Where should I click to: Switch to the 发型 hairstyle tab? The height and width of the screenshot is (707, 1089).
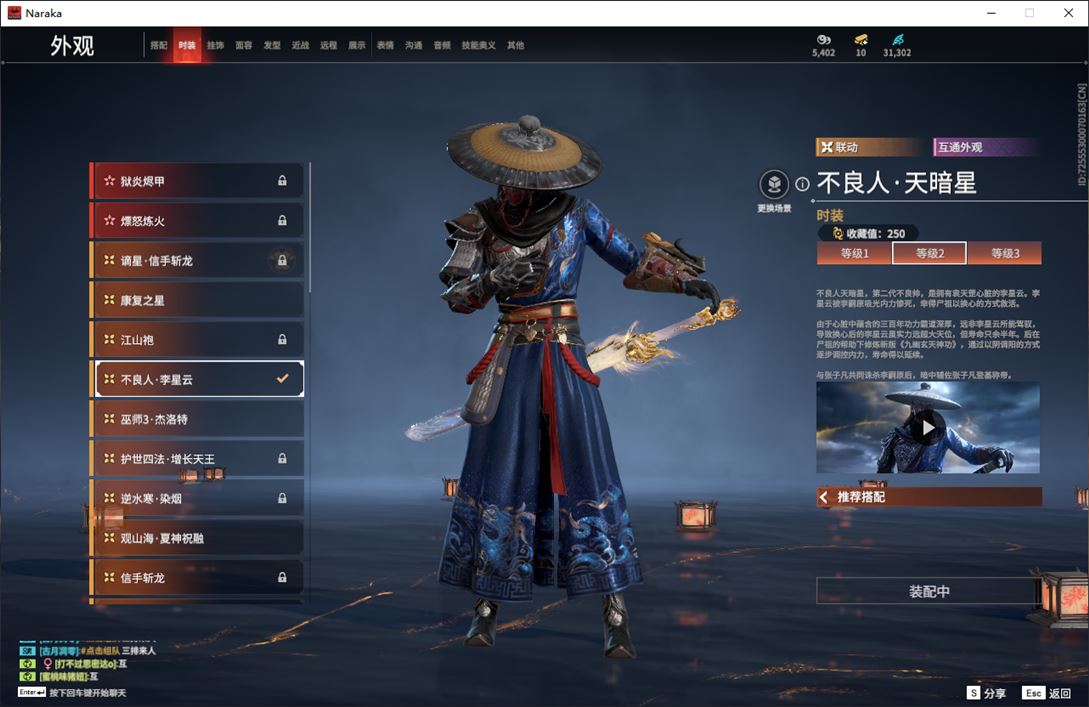click(x=272, y=45)
